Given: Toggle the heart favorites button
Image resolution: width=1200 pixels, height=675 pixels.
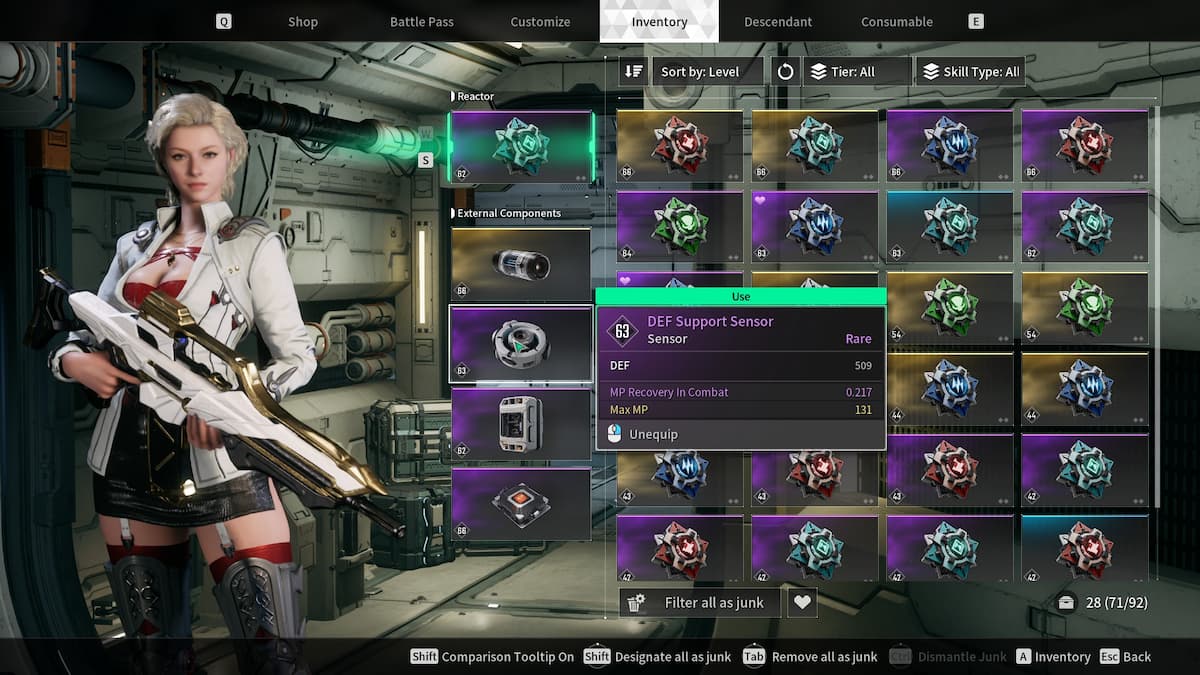Looking at the screenshot, I should [802, 602].
